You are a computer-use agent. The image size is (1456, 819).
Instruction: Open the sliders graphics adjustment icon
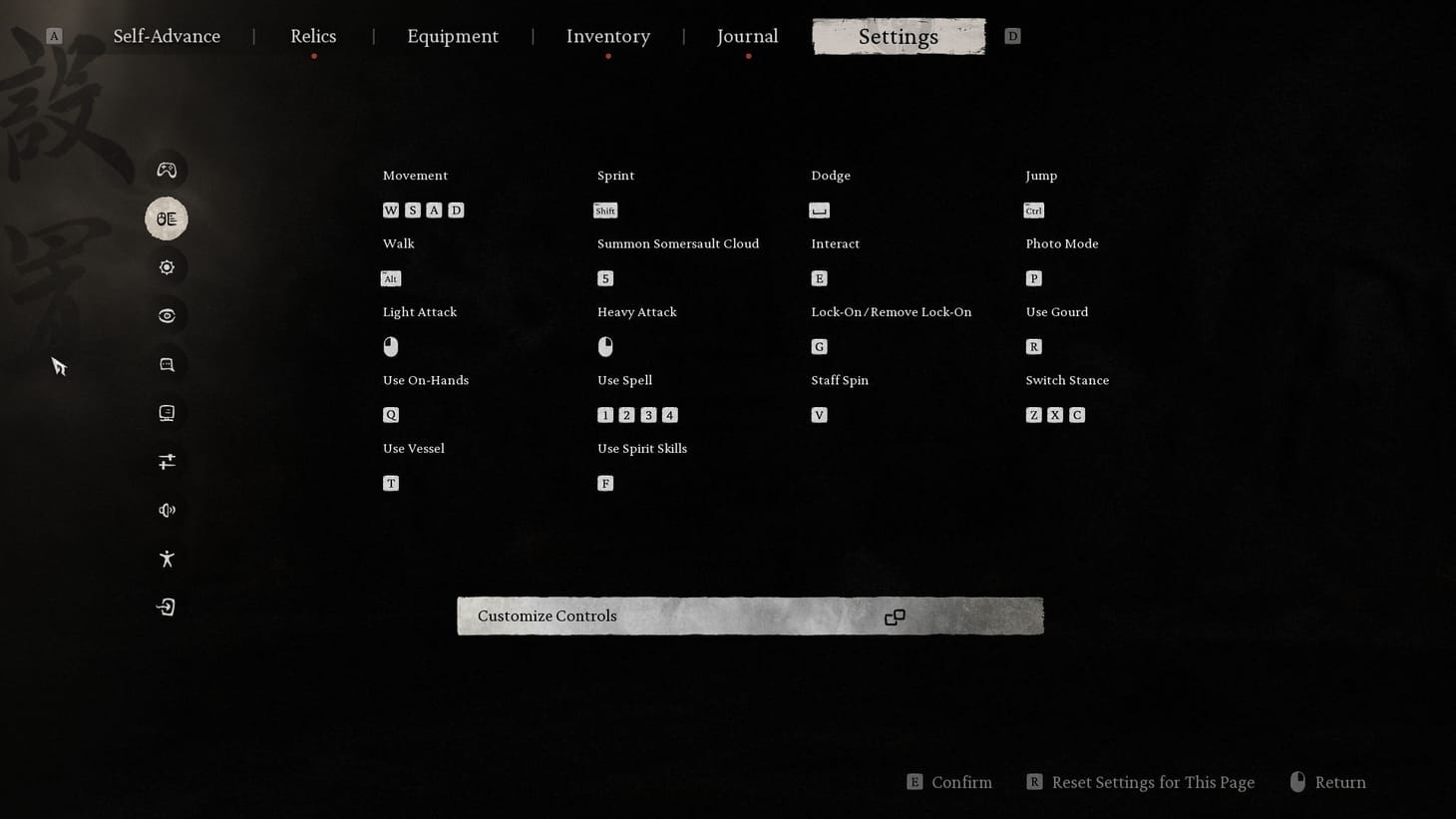pos(166,461)
